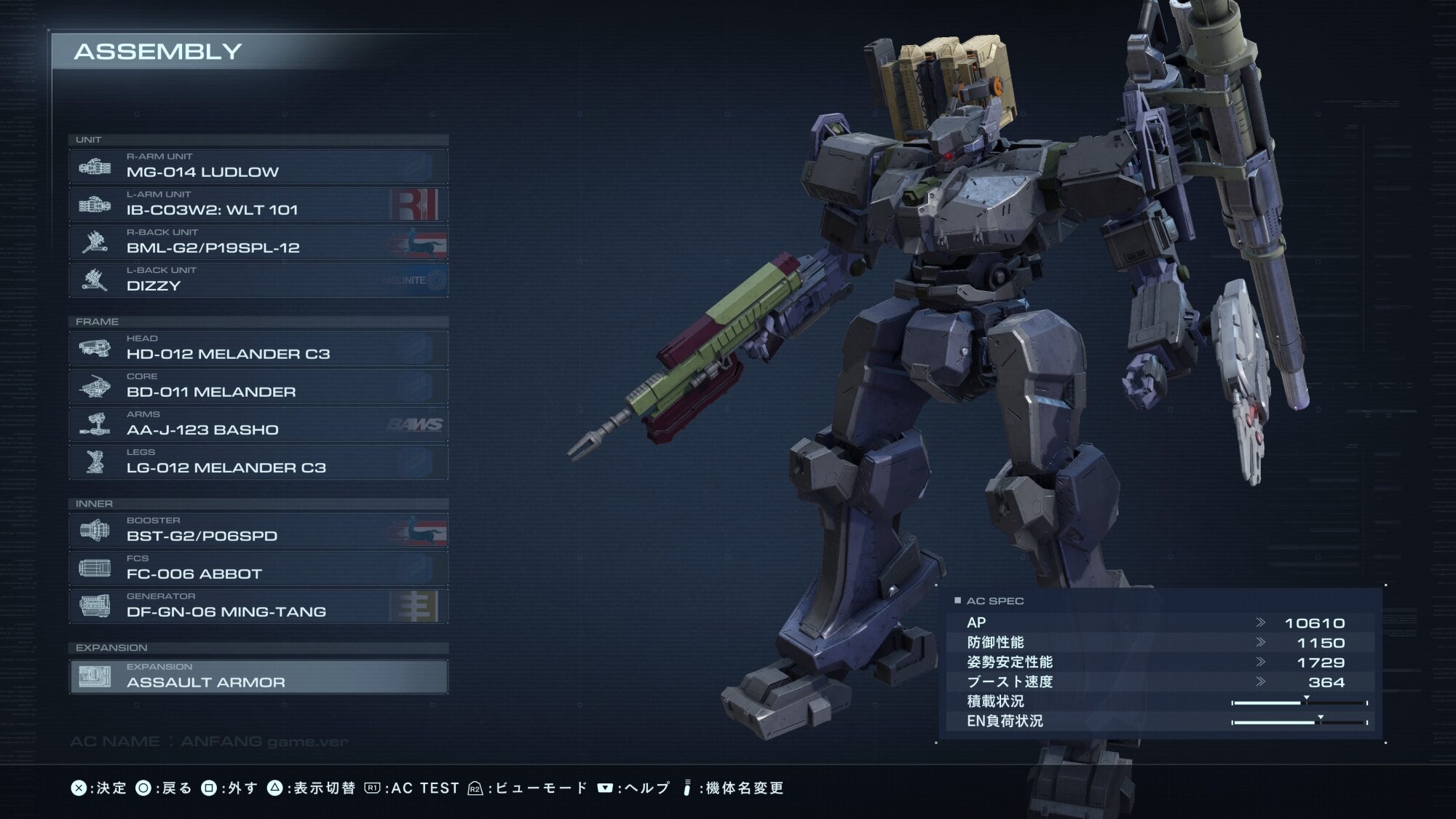Select the L-BACK UNIT DIZZY slot
This screenshot has width=1456, height=819.
click(258, 280)
